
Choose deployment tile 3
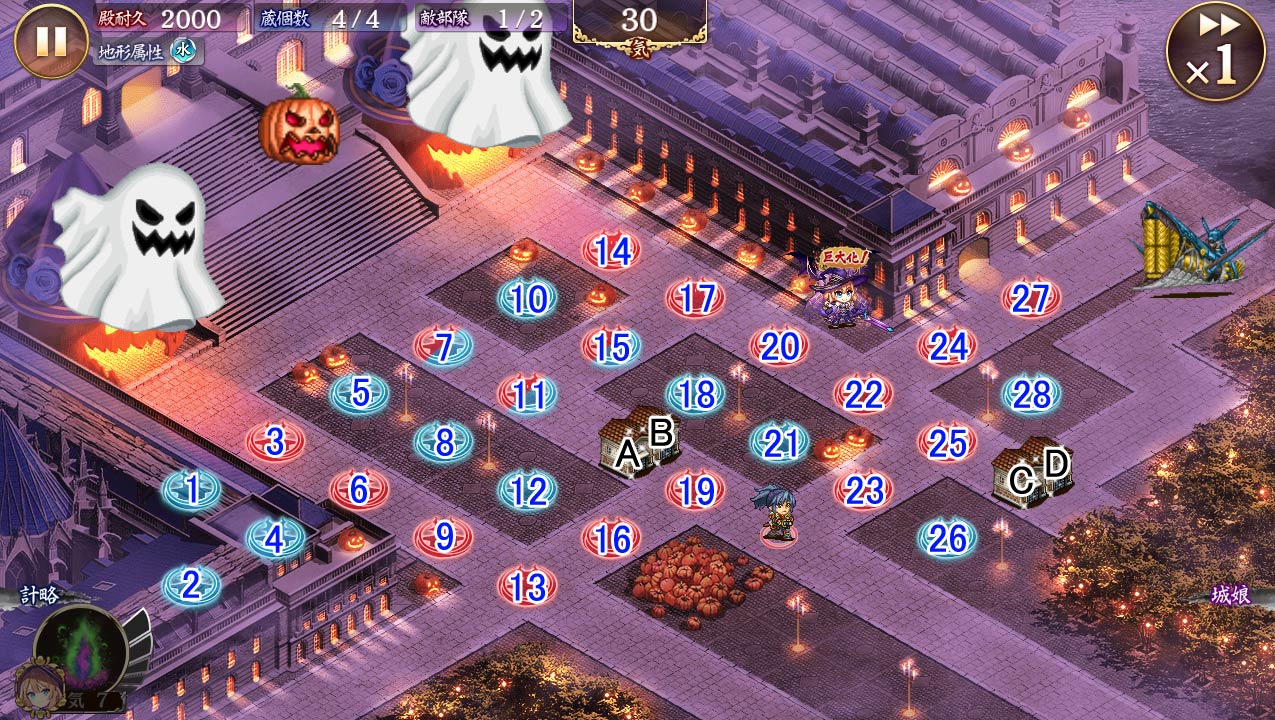tap(275, 441)
